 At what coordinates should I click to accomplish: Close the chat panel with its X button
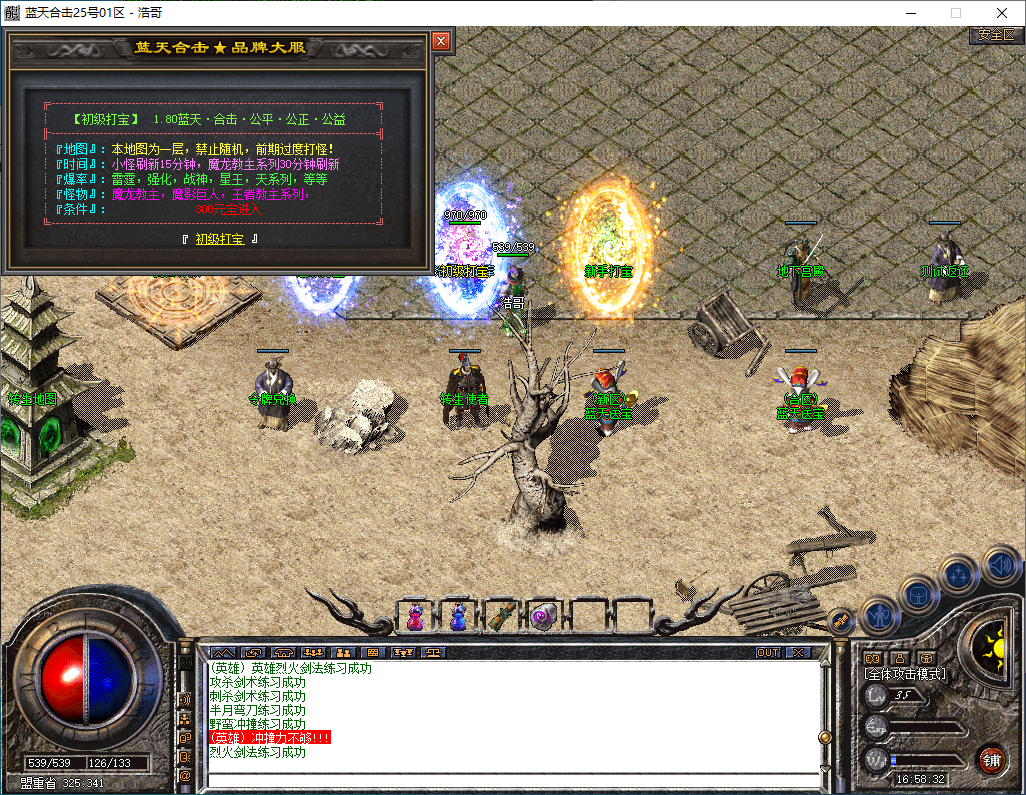797,652
